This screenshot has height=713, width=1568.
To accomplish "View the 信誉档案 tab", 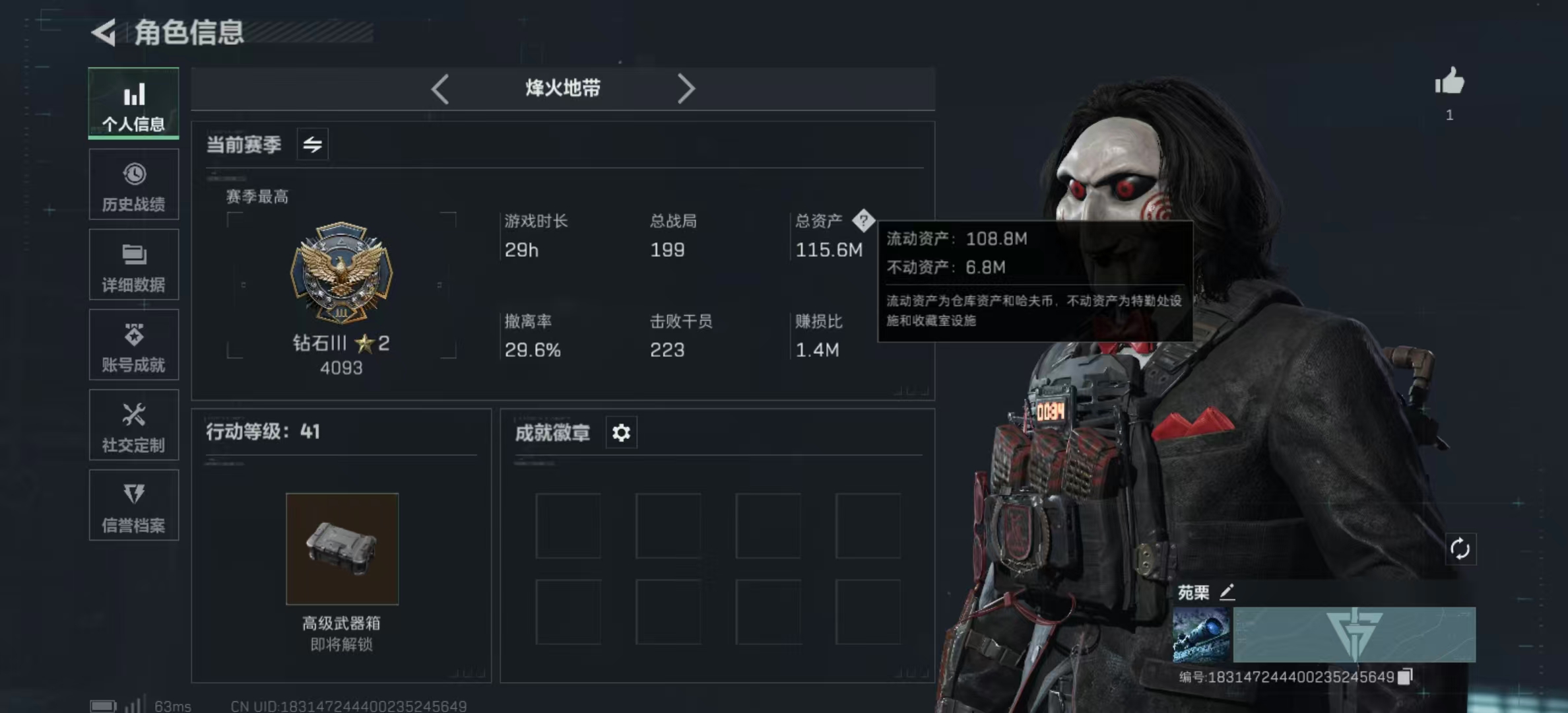I will [133, 506].
